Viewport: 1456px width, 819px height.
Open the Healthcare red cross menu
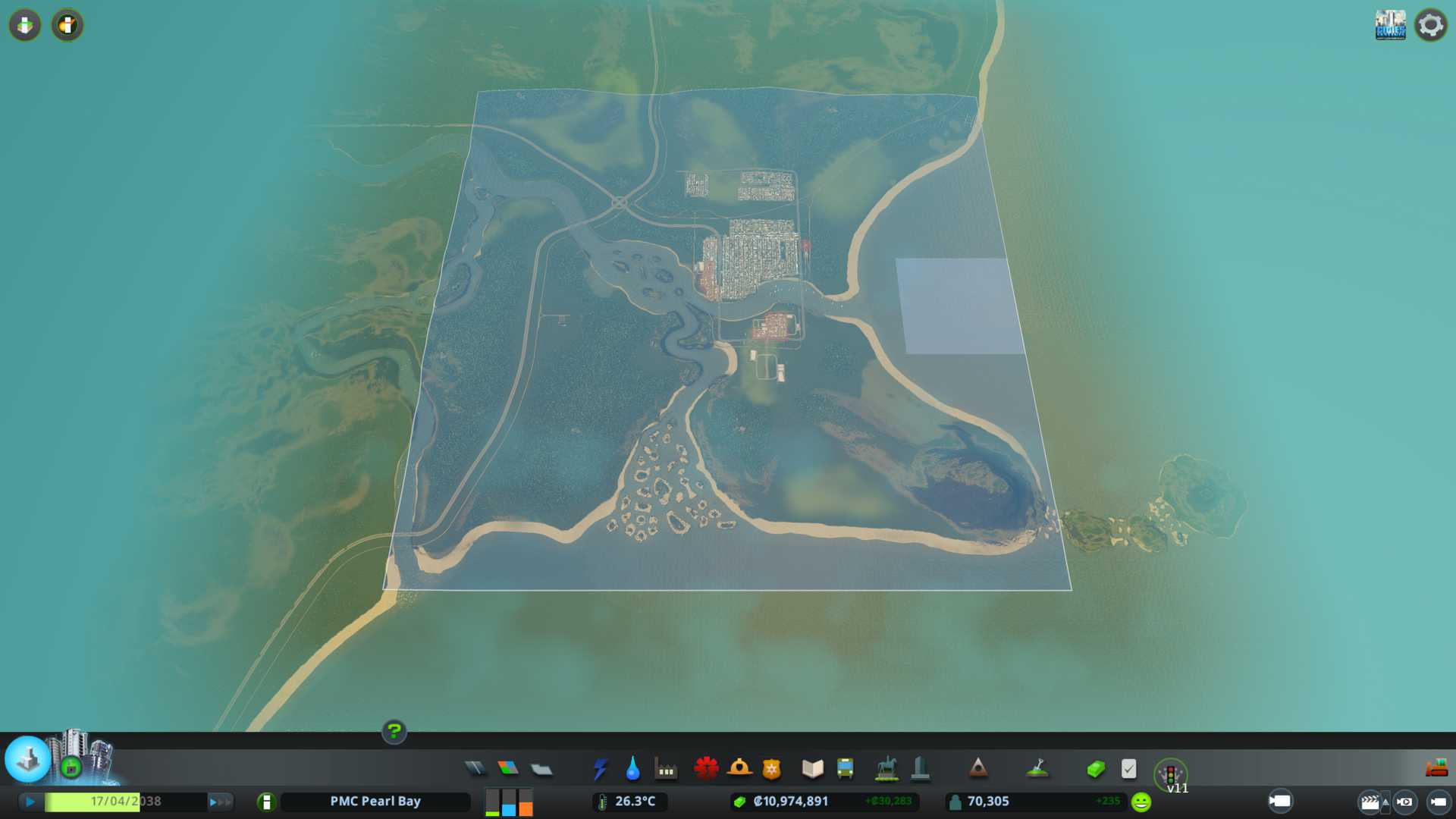[706, 769]
